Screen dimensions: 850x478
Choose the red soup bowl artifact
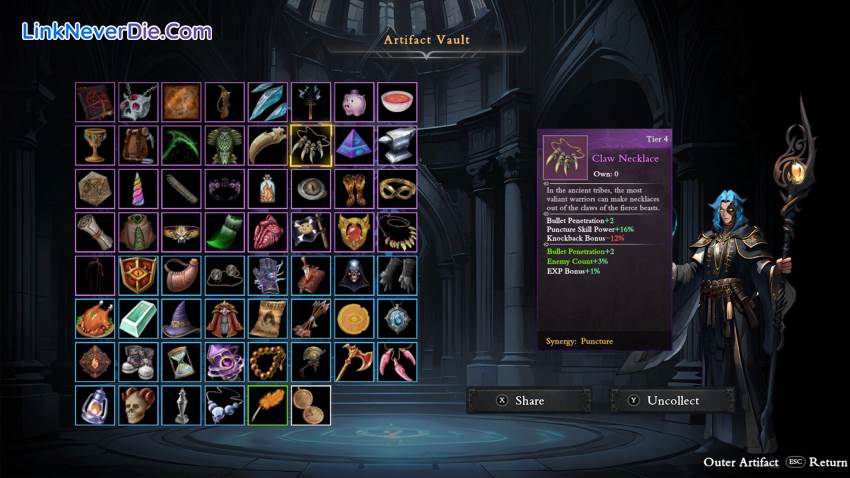pyautogui.click(x=397, y=102)
